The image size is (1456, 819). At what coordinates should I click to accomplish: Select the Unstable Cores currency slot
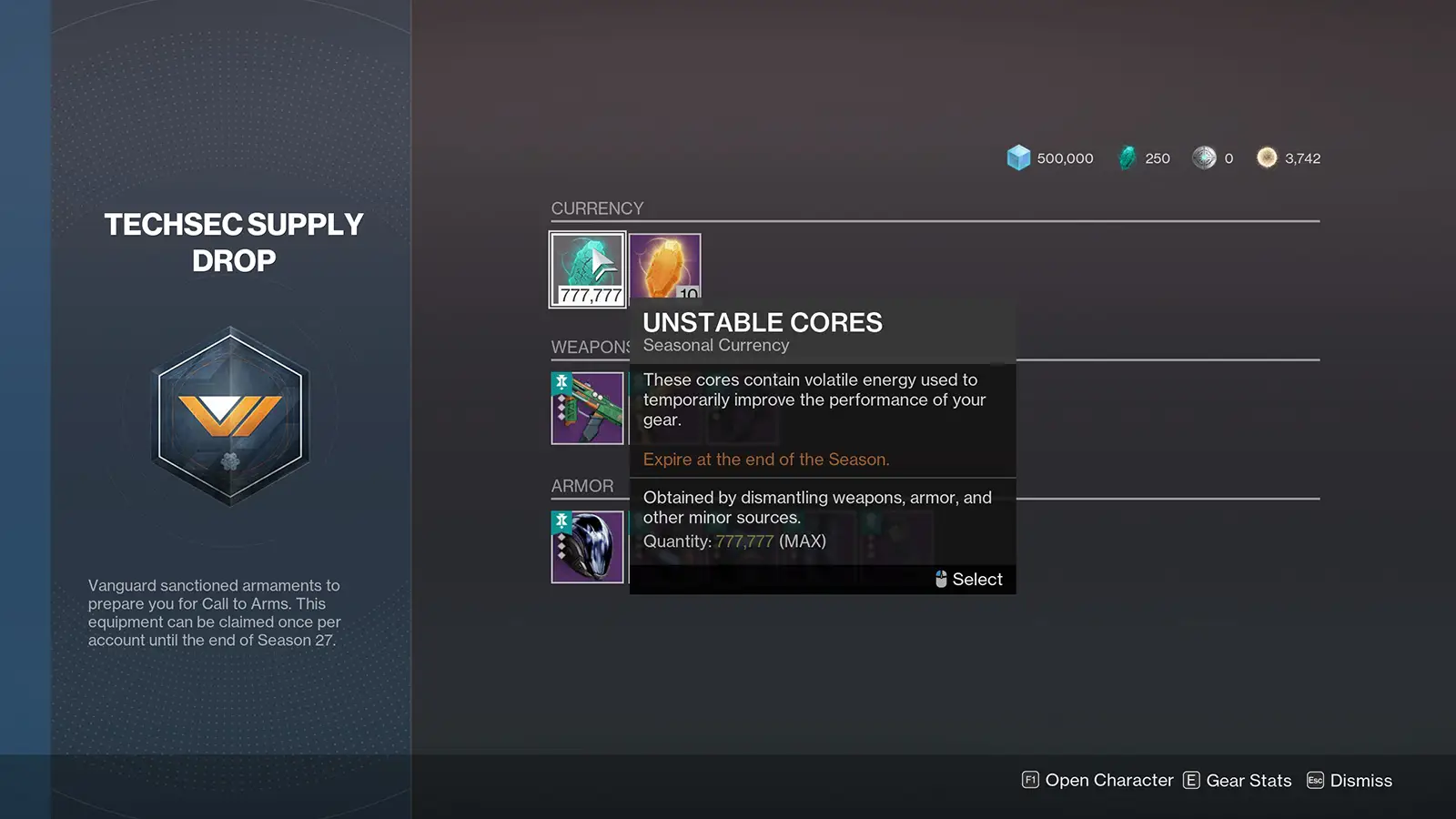pos(587,269)
